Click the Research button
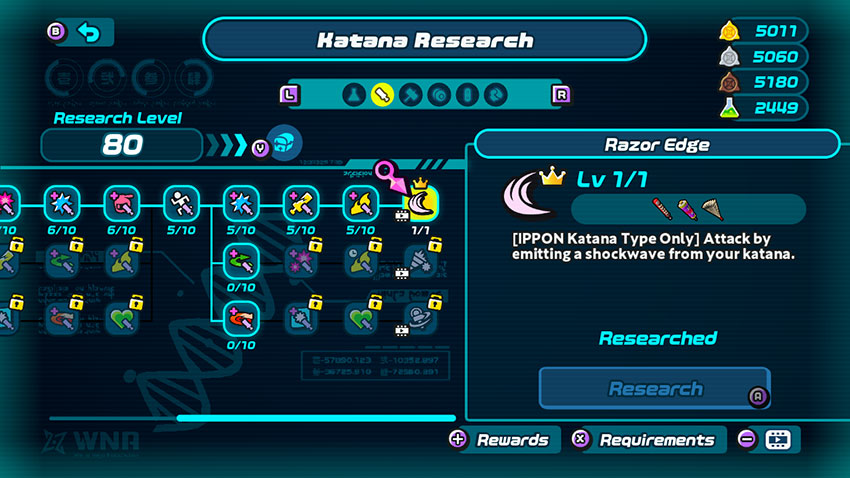Screen dimensions: 850x478 pos(655,389)
